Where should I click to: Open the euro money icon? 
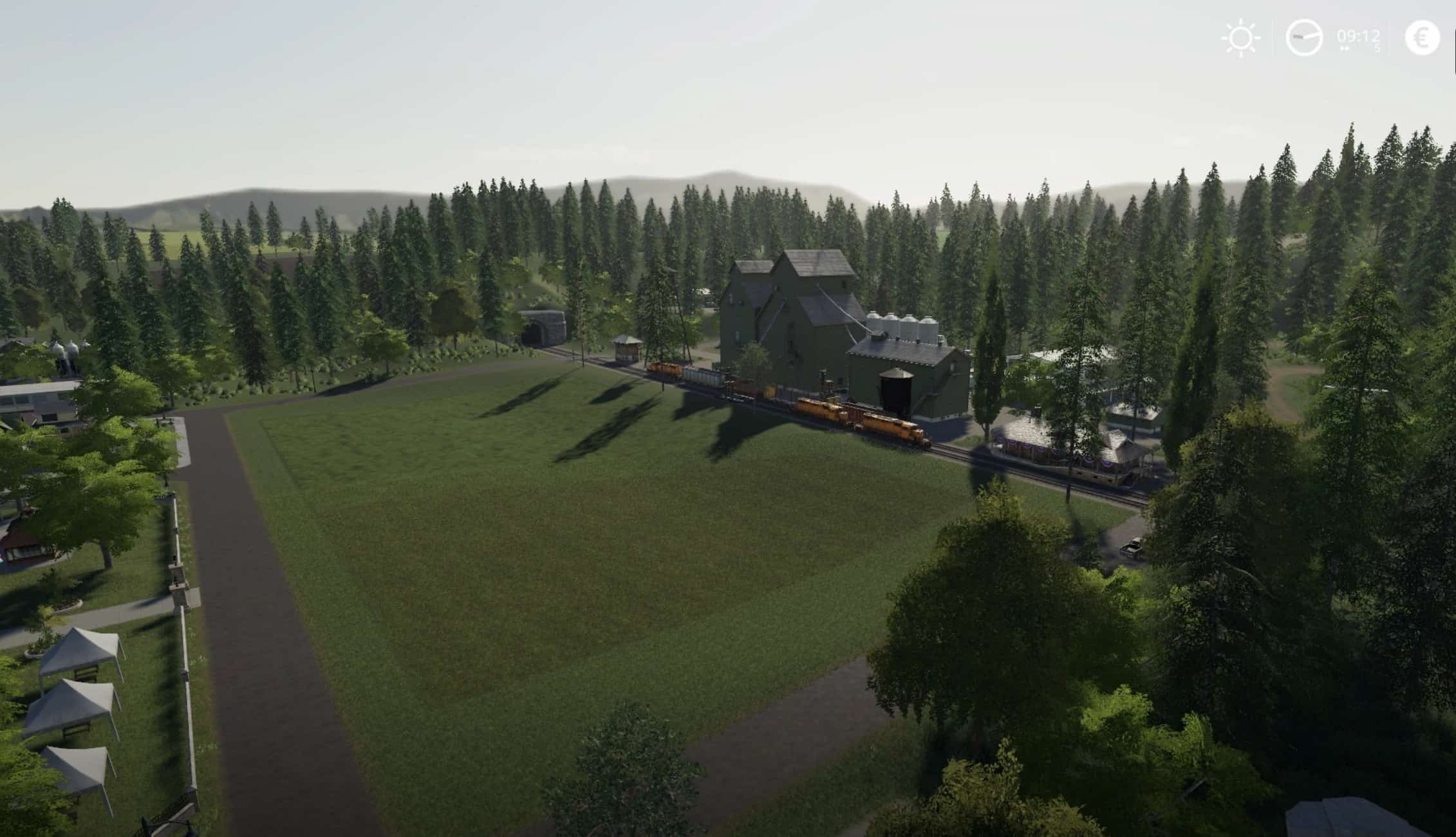click(1422, 38)
